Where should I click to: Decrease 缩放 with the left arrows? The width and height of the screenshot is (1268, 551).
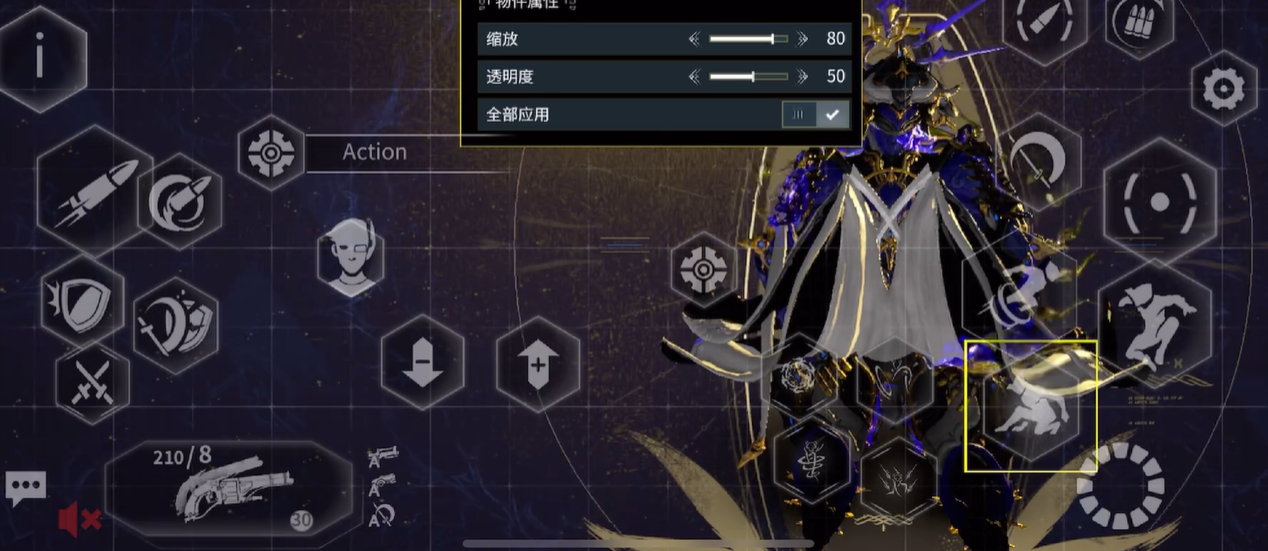point(694,39)
